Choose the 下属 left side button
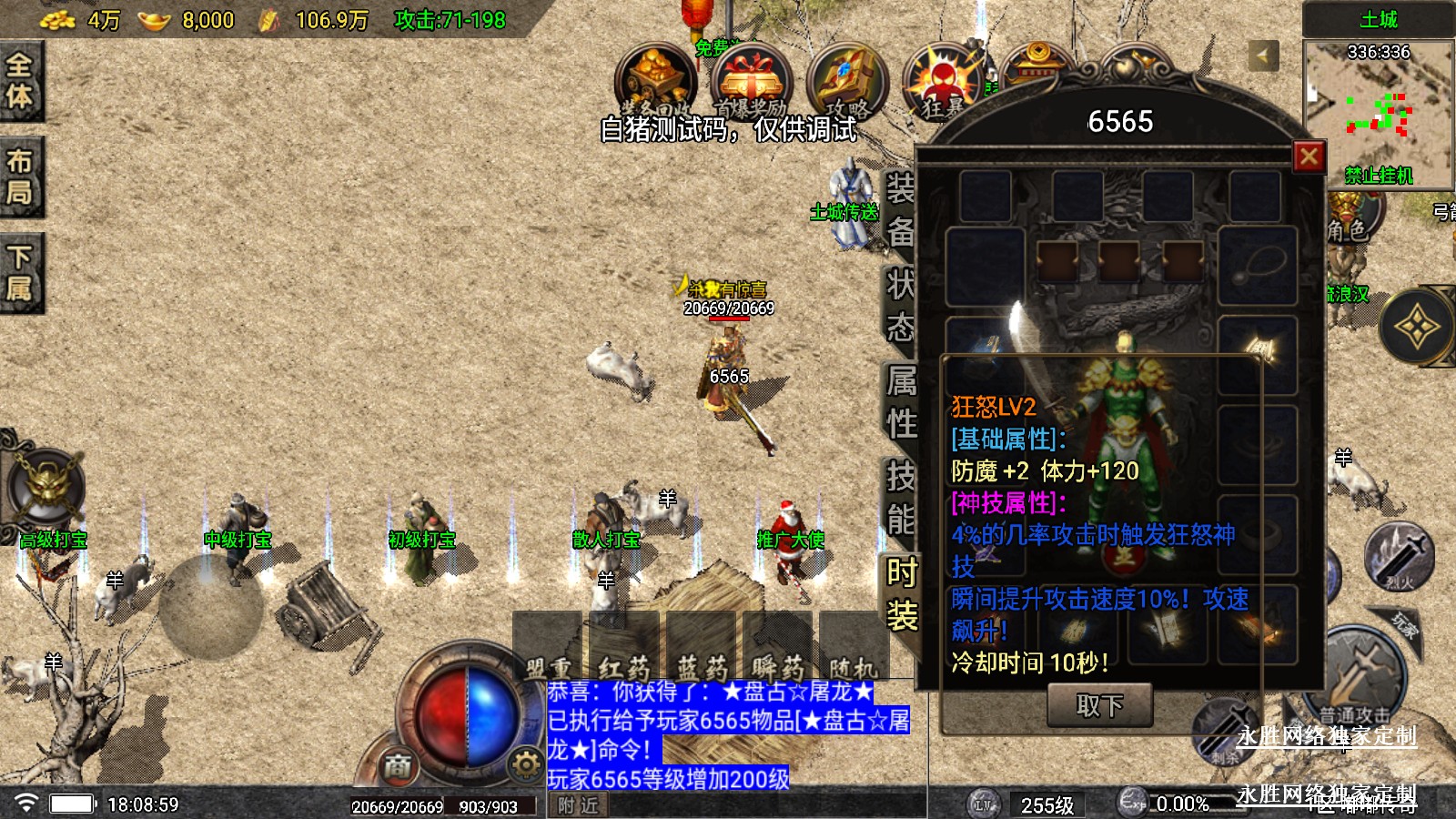Image resolution: width=1456 pixels, height=819 pixels. click(20, 273)
